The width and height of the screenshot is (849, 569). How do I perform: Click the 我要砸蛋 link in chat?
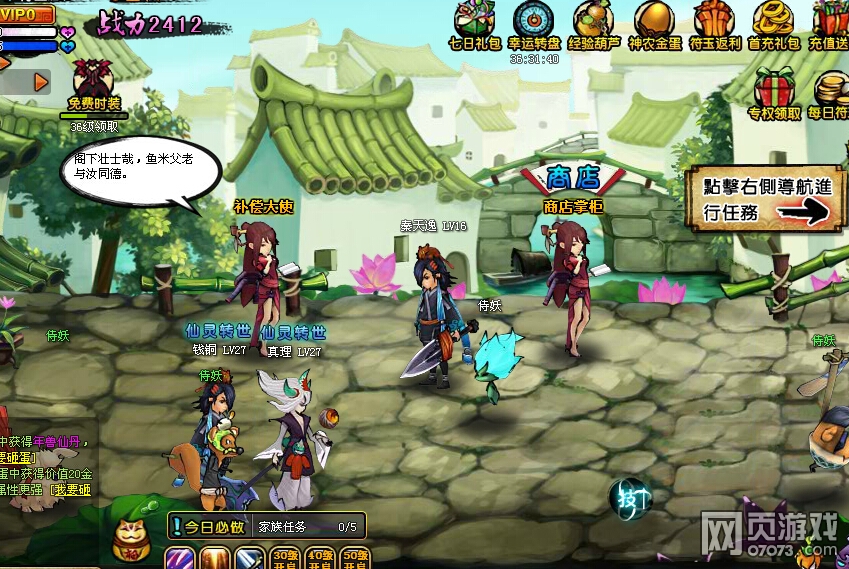click(72, 489)
